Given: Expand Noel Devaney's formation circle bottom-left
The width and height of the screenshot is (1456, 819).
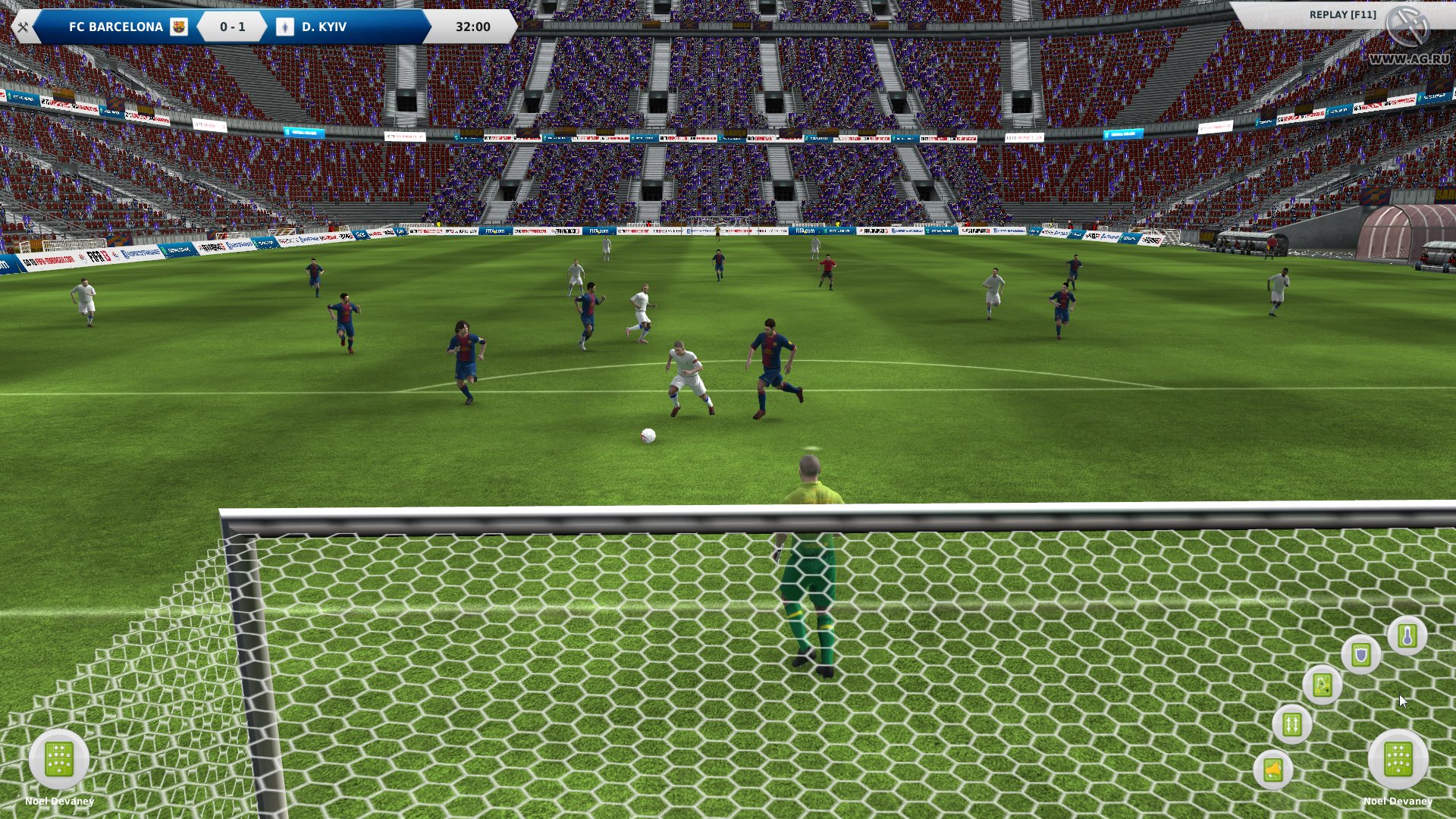Looking at the screenshot, I should 59,758.
